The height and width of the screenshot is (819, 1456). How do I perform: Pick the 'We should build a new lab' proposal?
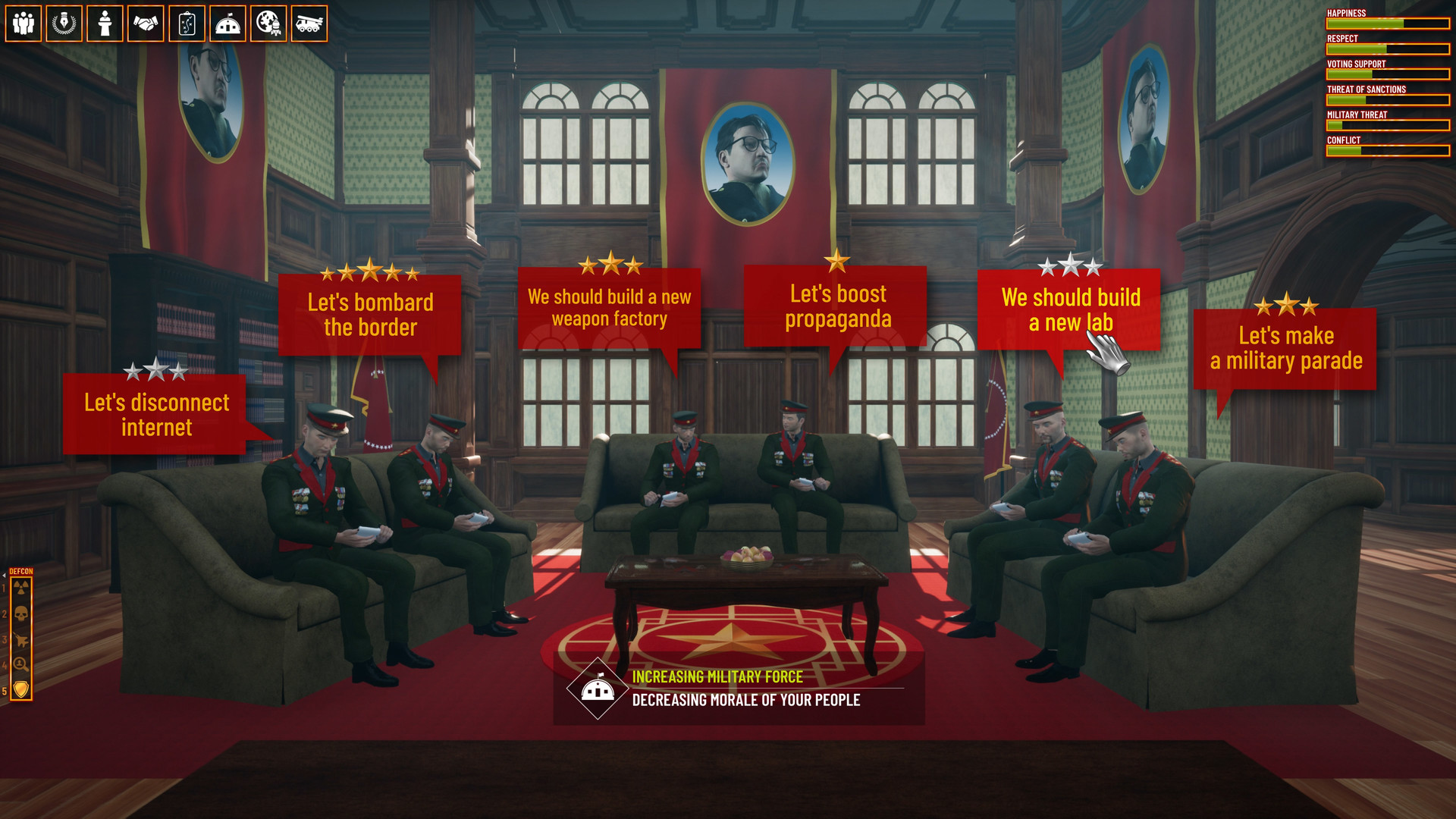(x=1070, y=310)
